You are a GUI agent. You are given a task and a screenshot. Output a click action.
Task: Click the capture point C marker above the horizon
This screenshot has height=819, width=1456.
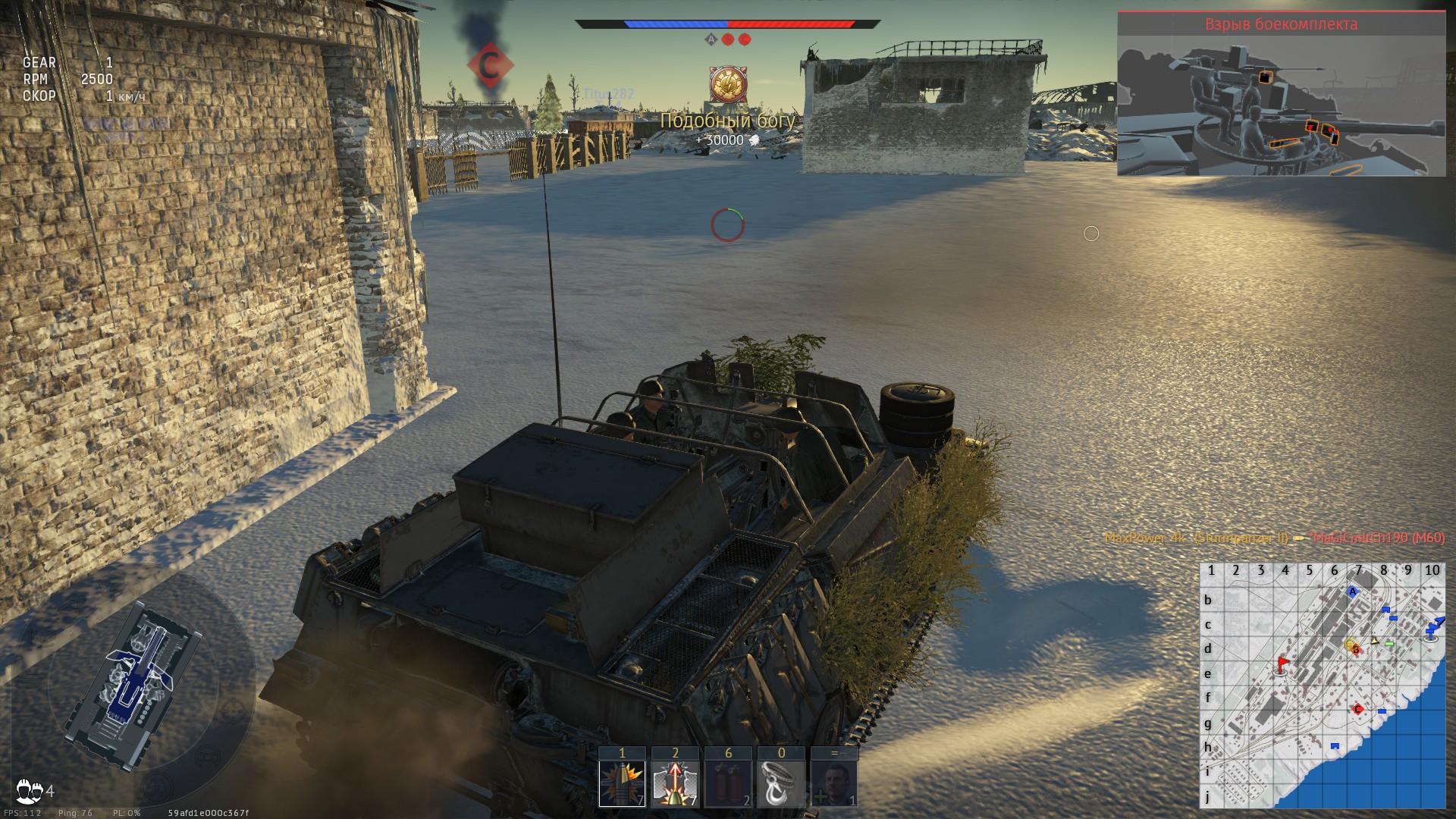tap(489, 66)
